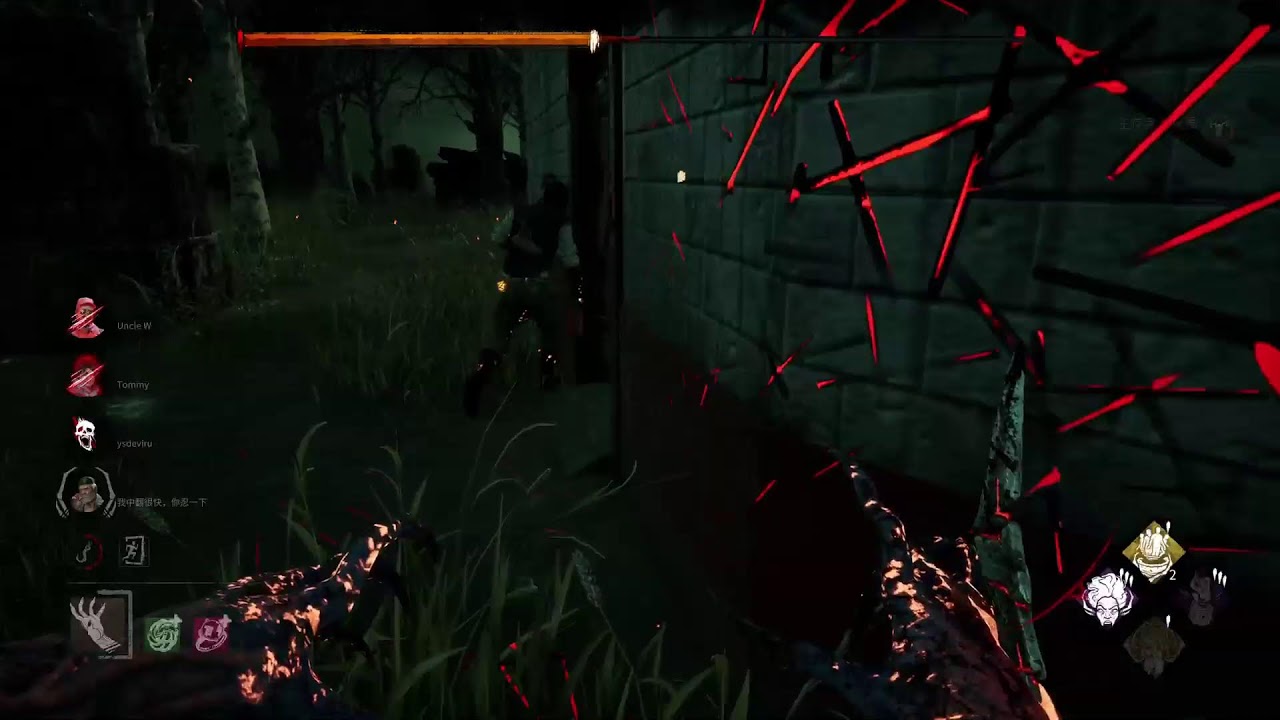The image size is (1280, 720).
Task: Click the dimmed perk on the right
Action: pos(1201,599)
